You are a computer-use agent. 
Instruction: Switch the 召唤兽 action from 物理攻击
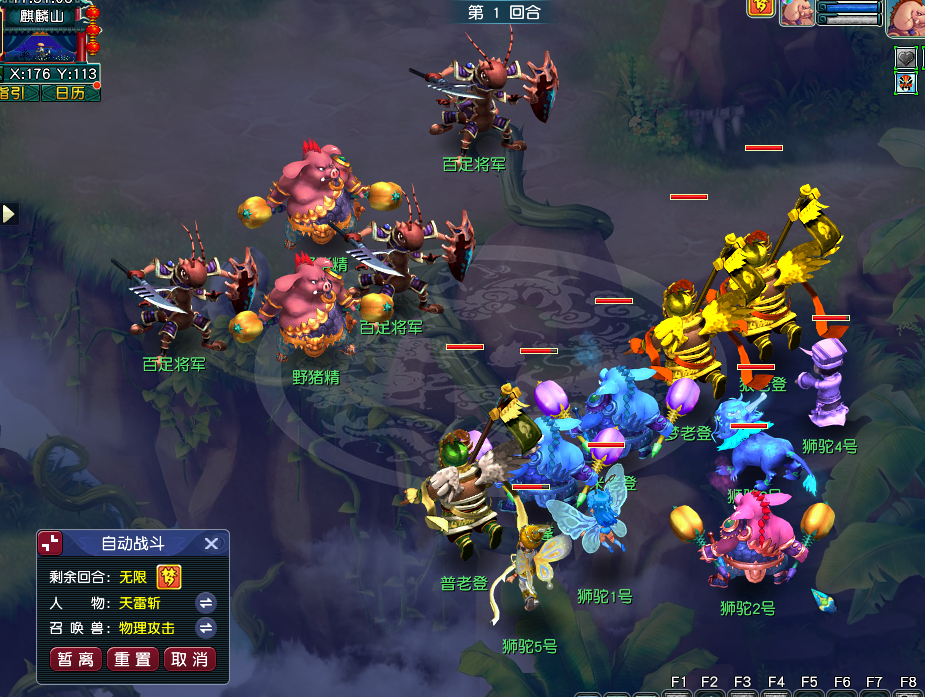tap(206, 628)
